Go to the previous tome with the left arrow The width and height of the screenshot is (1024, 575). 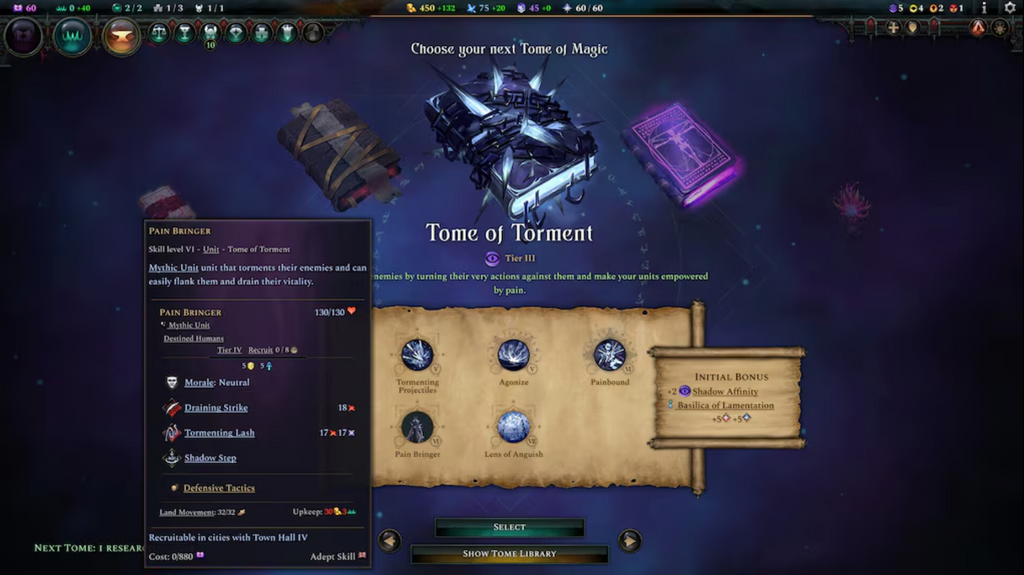390,541
